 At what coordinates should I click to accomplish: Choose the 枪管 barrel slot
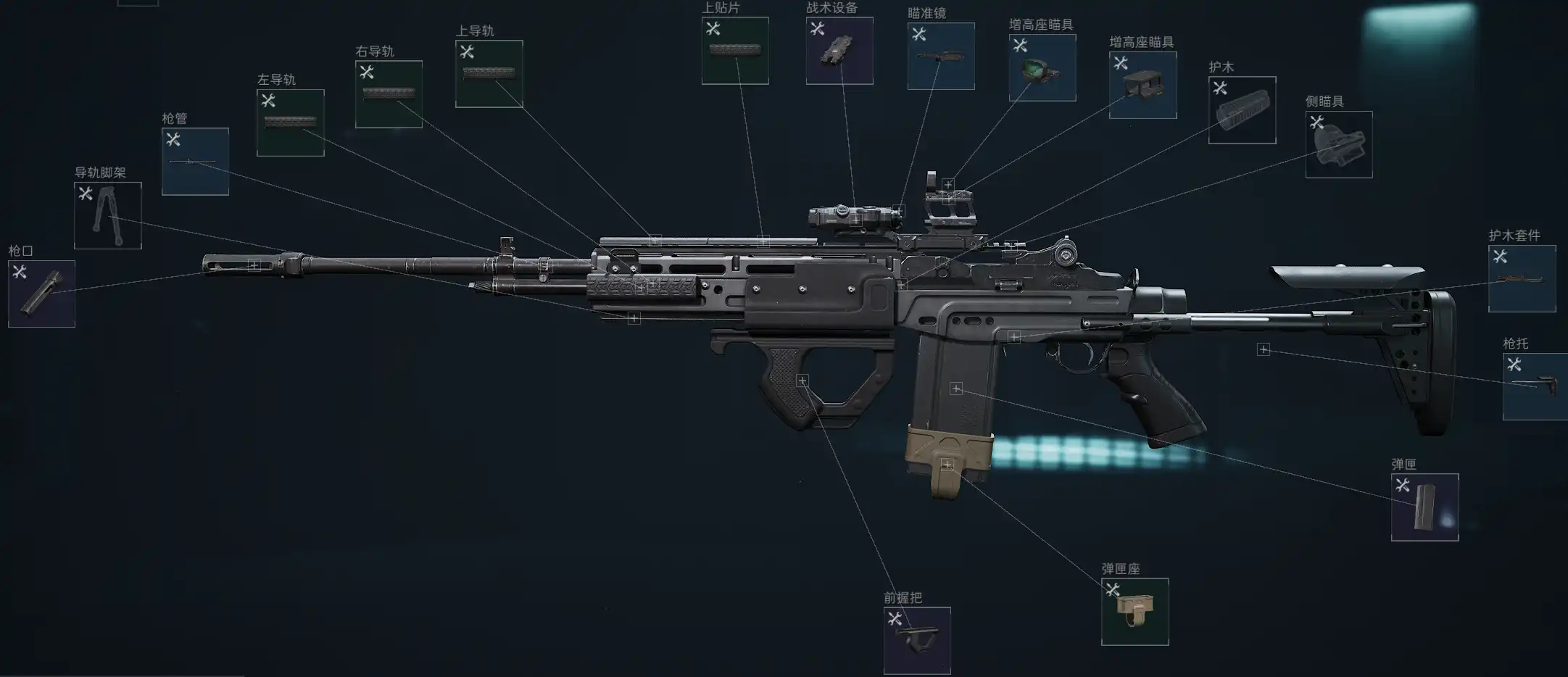point(195,162)
